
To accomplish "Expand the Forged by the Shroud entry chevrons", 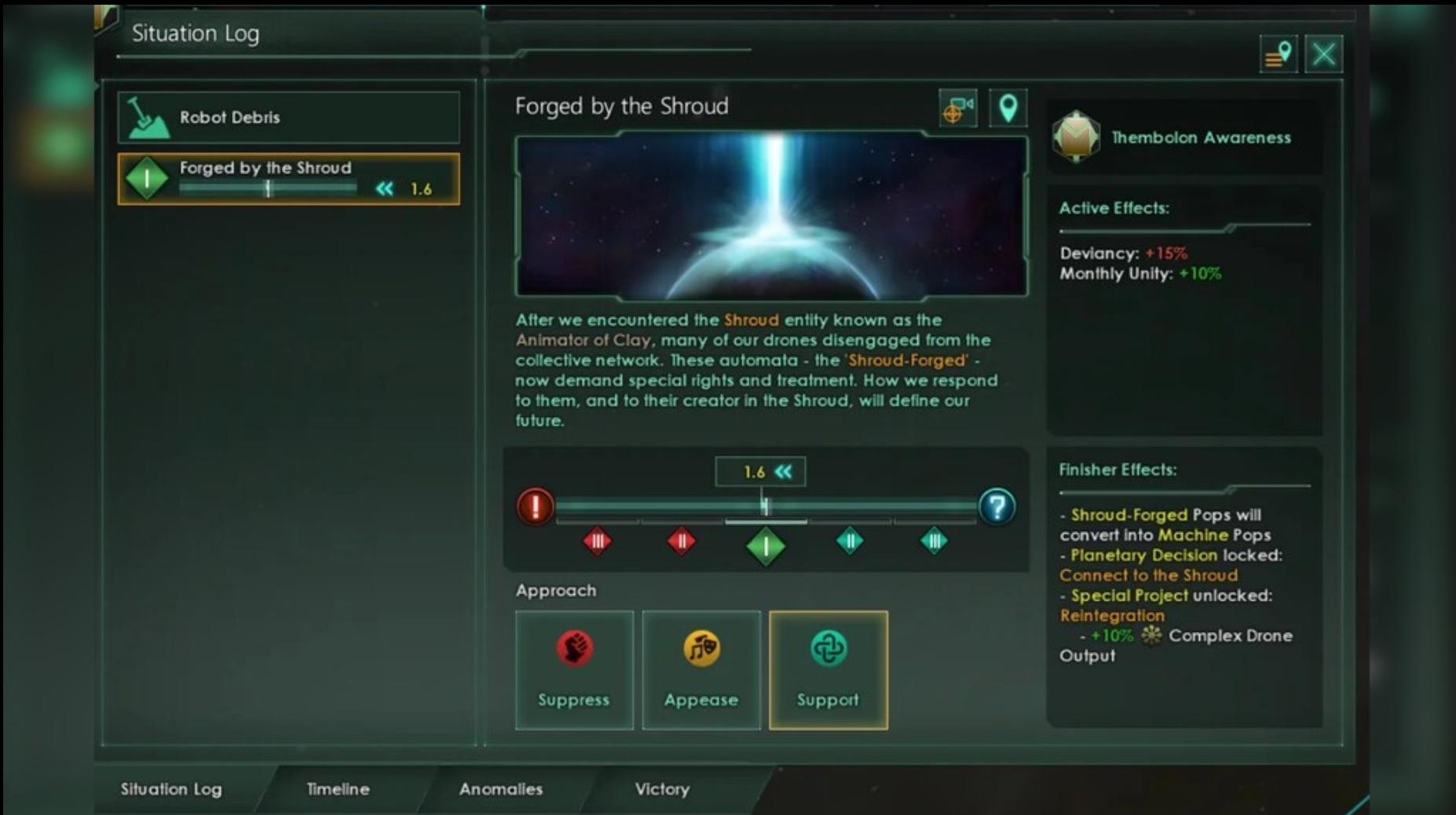I will coord(384,188).
